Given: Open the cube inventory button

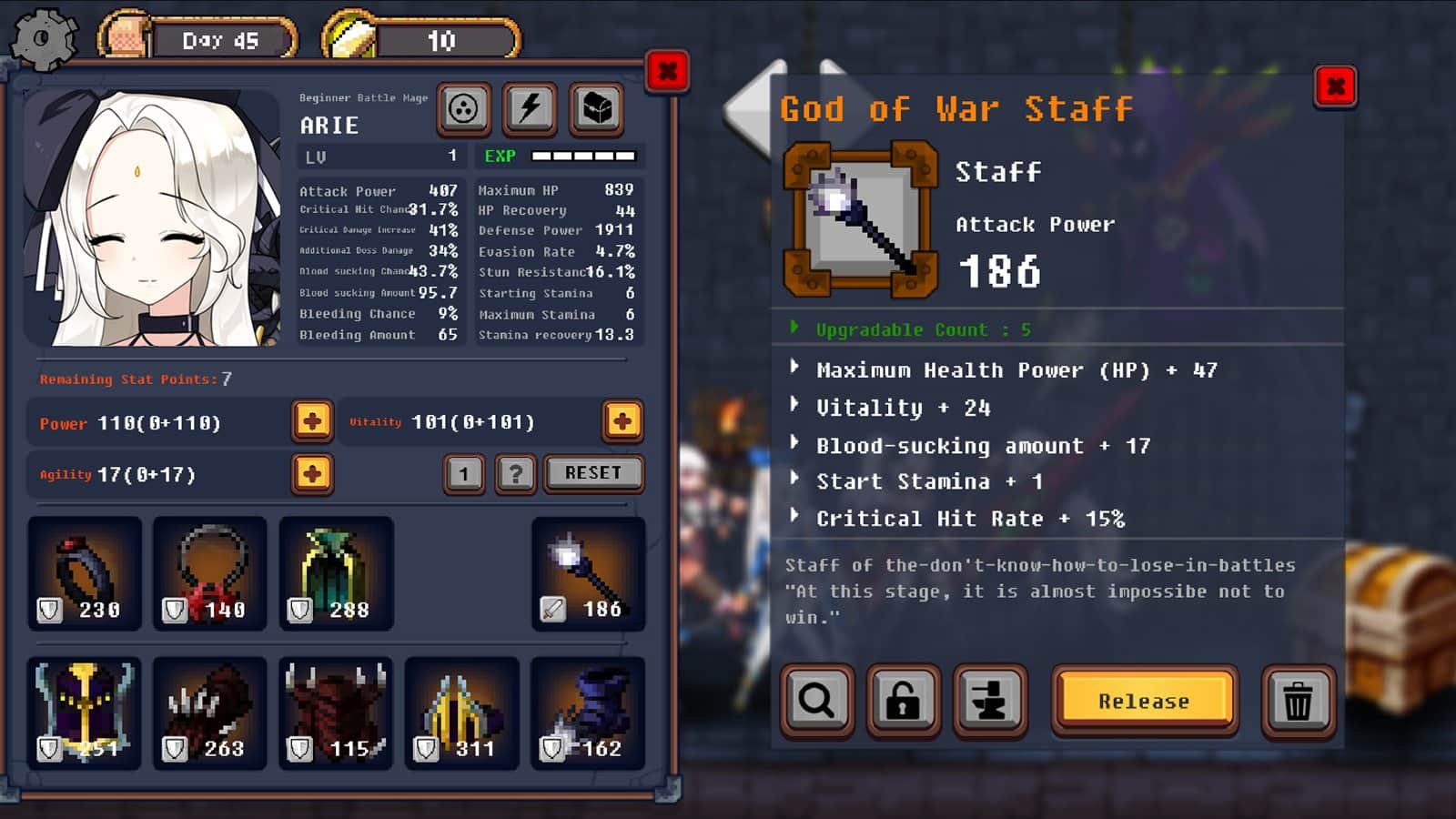Looking at the screenshot, I should [x=597, y=109].
